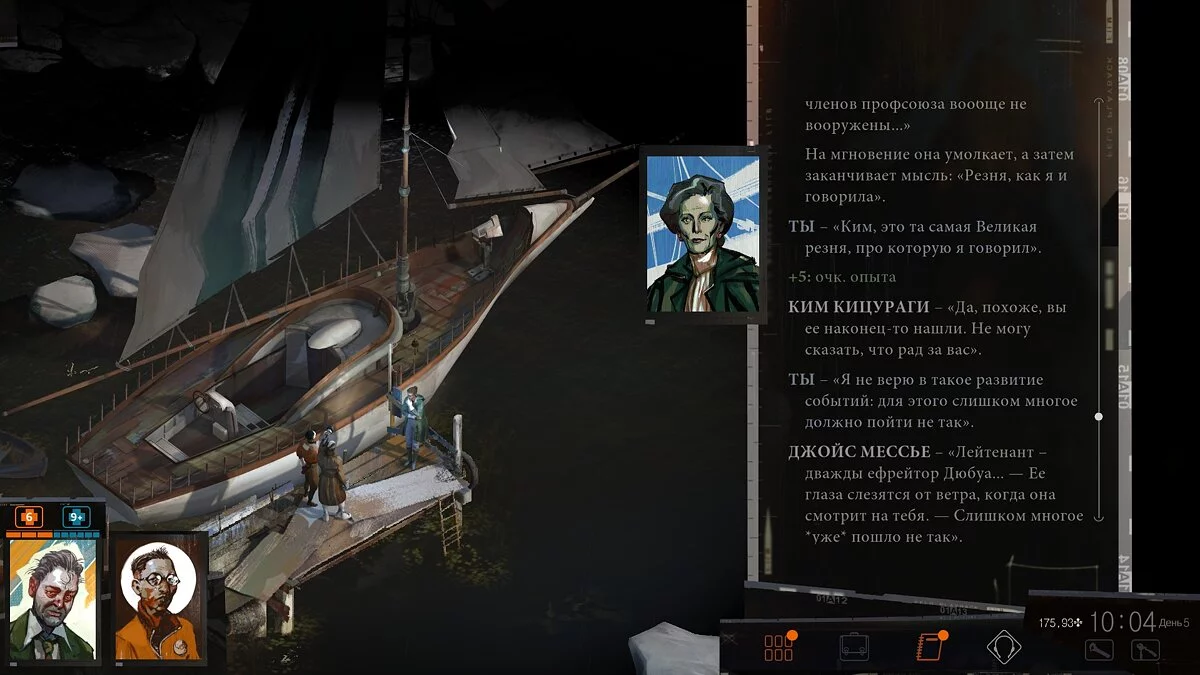This screenshot has height=675, width=1200.
Task: Select Kim Kitsuragi's portrait with glasses
Action: (157, 599)
